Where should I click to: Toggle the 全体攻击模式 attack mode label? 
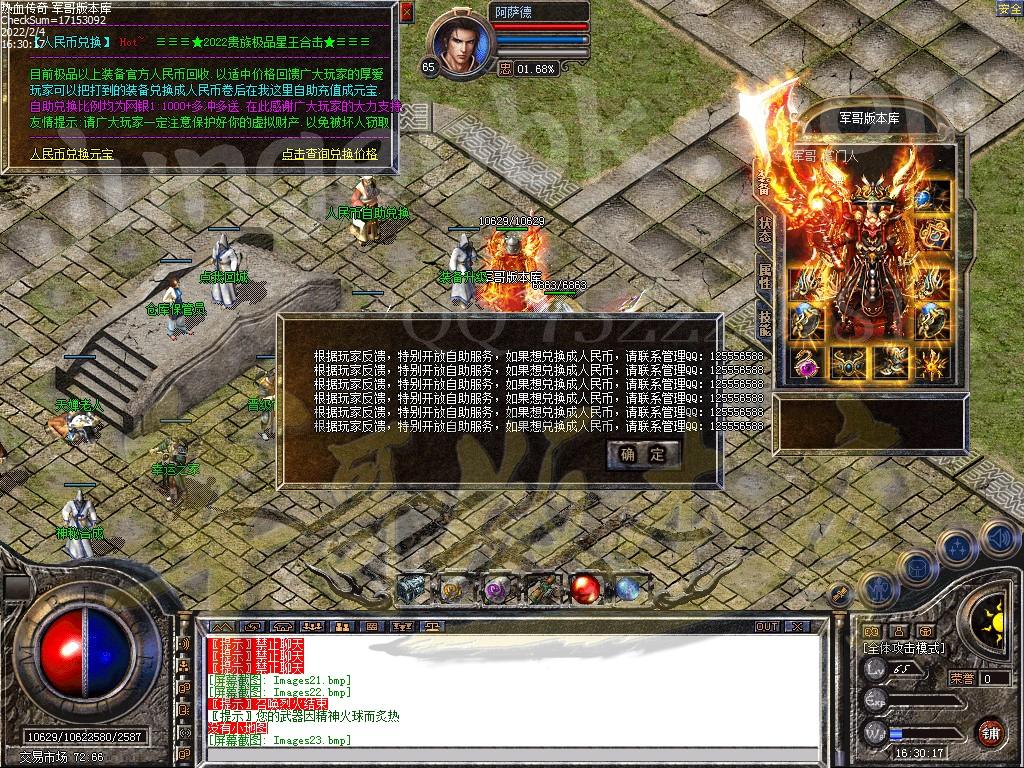pyautogui.click(x=904, y=648)
